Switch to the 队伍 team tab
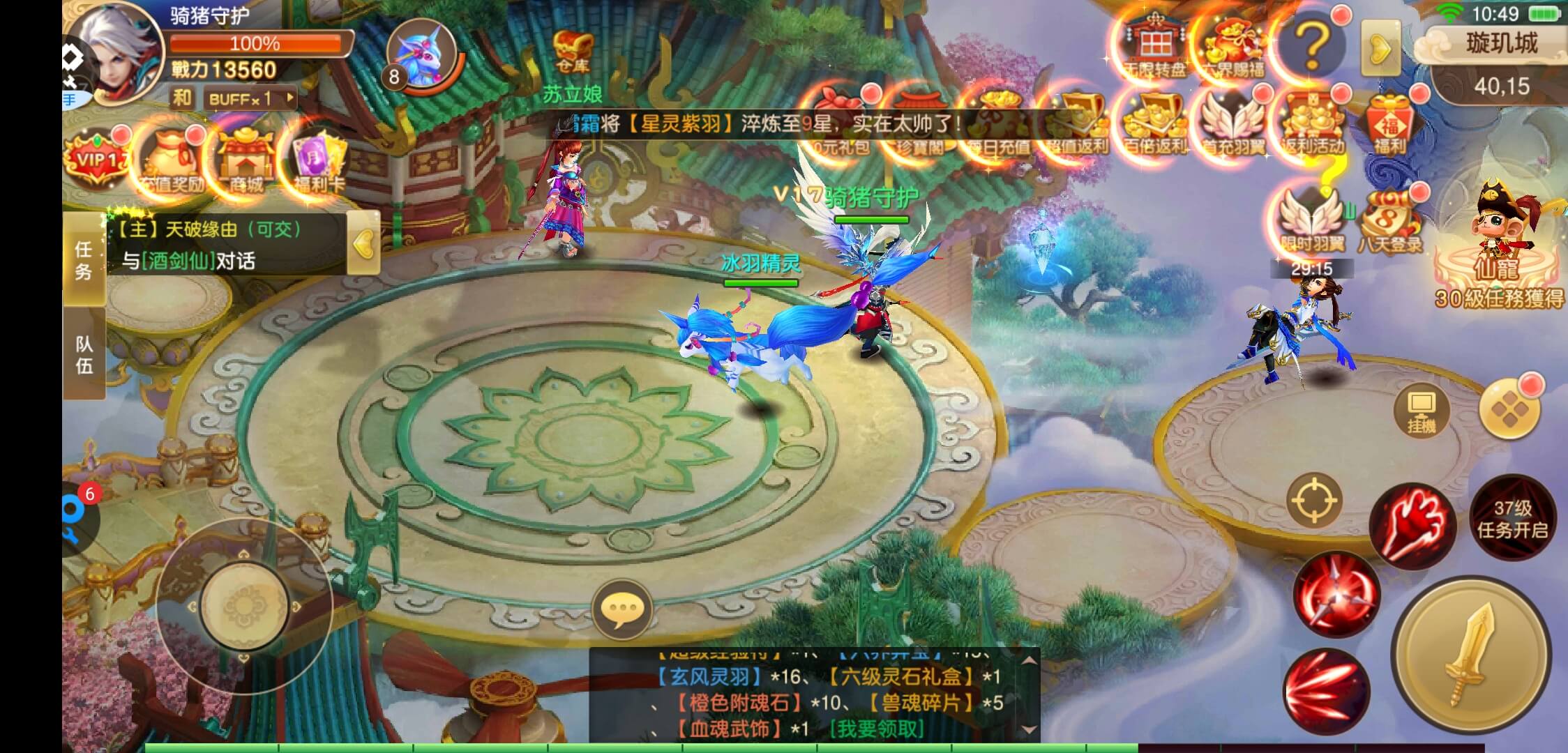The width and height of the screenshot is (1568, 753). click(84, 354)
